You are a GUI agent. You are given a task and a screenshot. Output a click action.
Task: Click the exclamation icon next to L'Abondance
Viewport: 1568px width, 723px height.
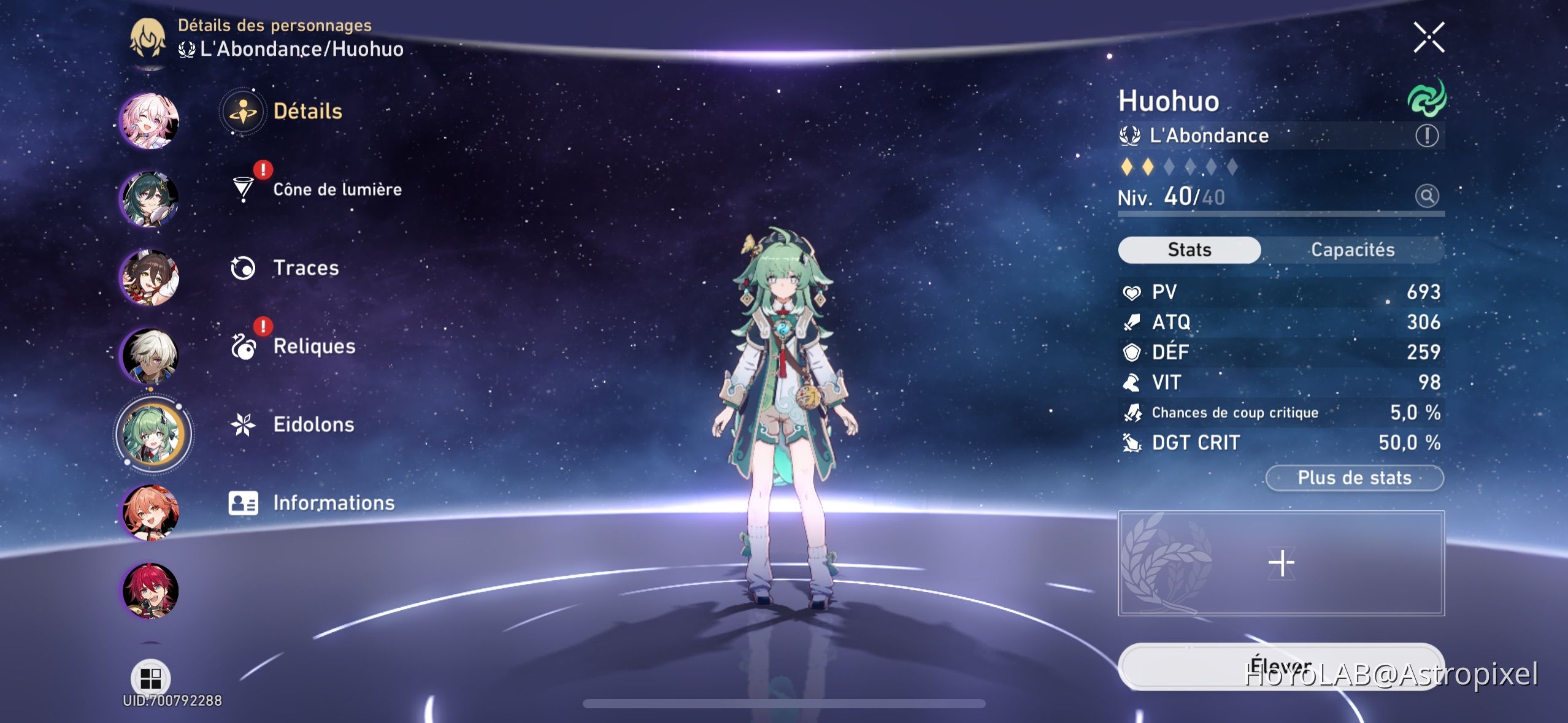tap(1426, 136)
